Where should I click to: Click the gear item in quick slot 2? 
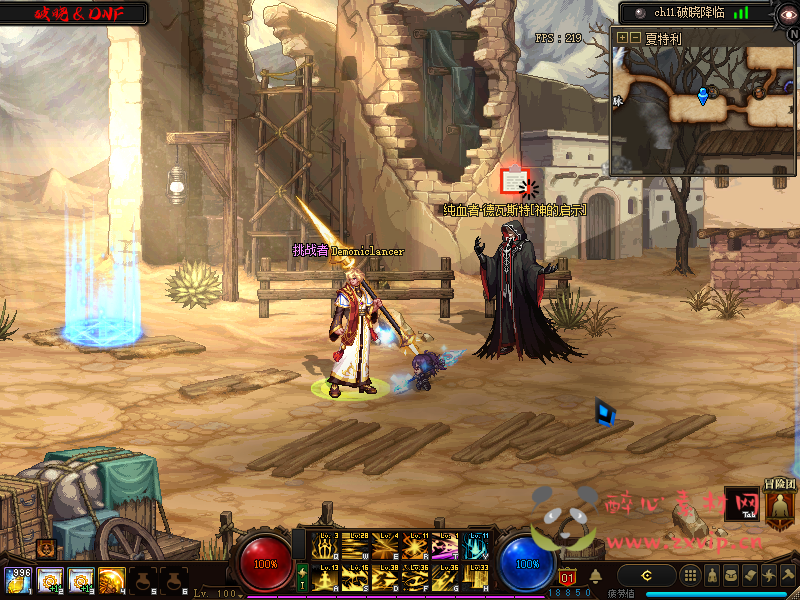(49, 579)
